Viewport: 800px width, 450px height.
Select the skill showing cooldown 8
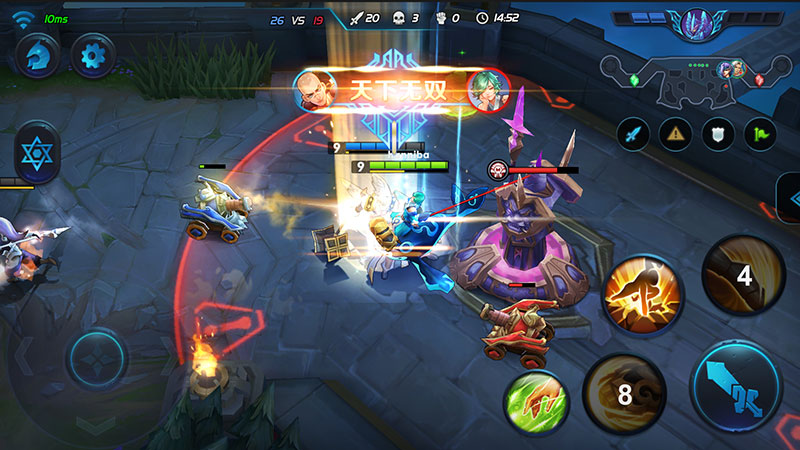[624, 394]
